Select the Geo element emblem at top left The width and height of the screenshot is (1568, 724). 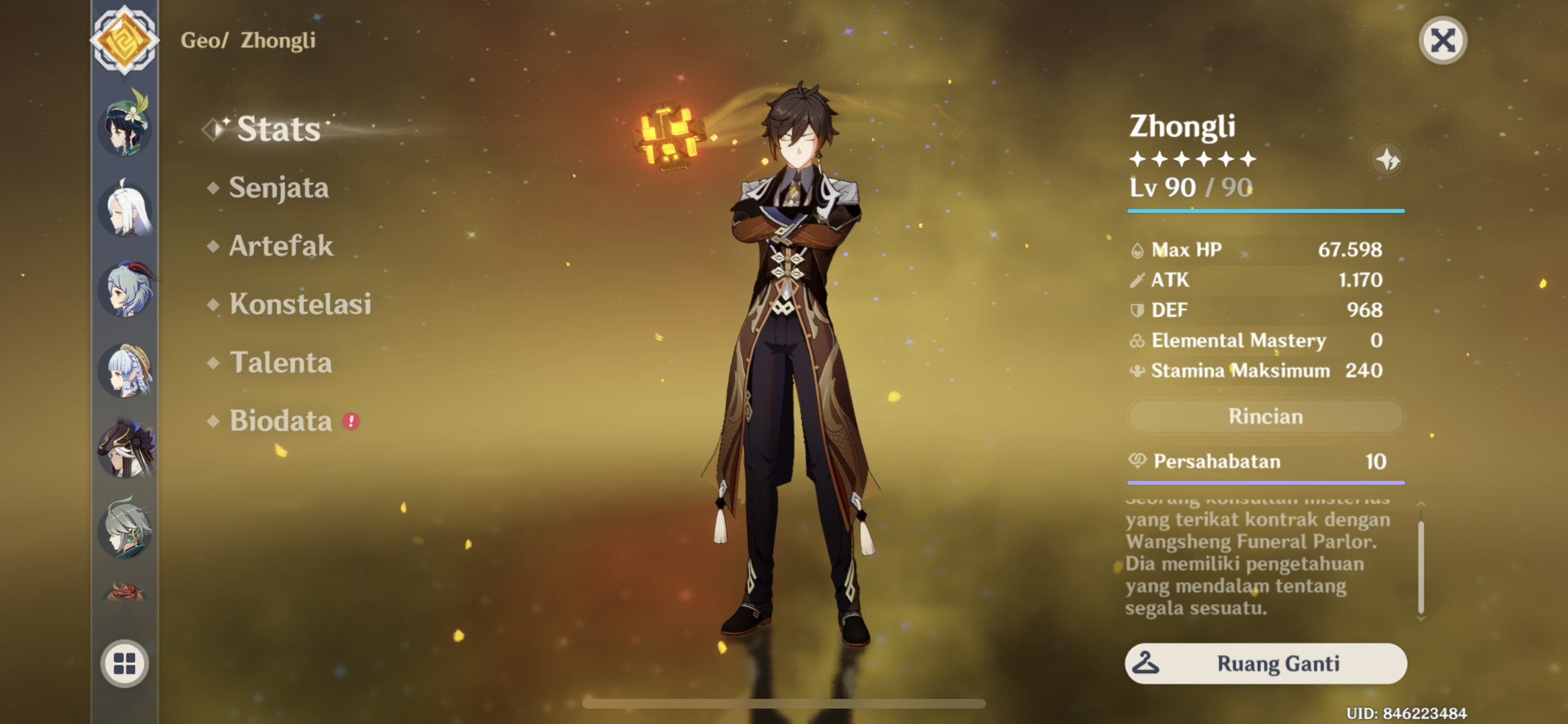[x=126, y=39]
